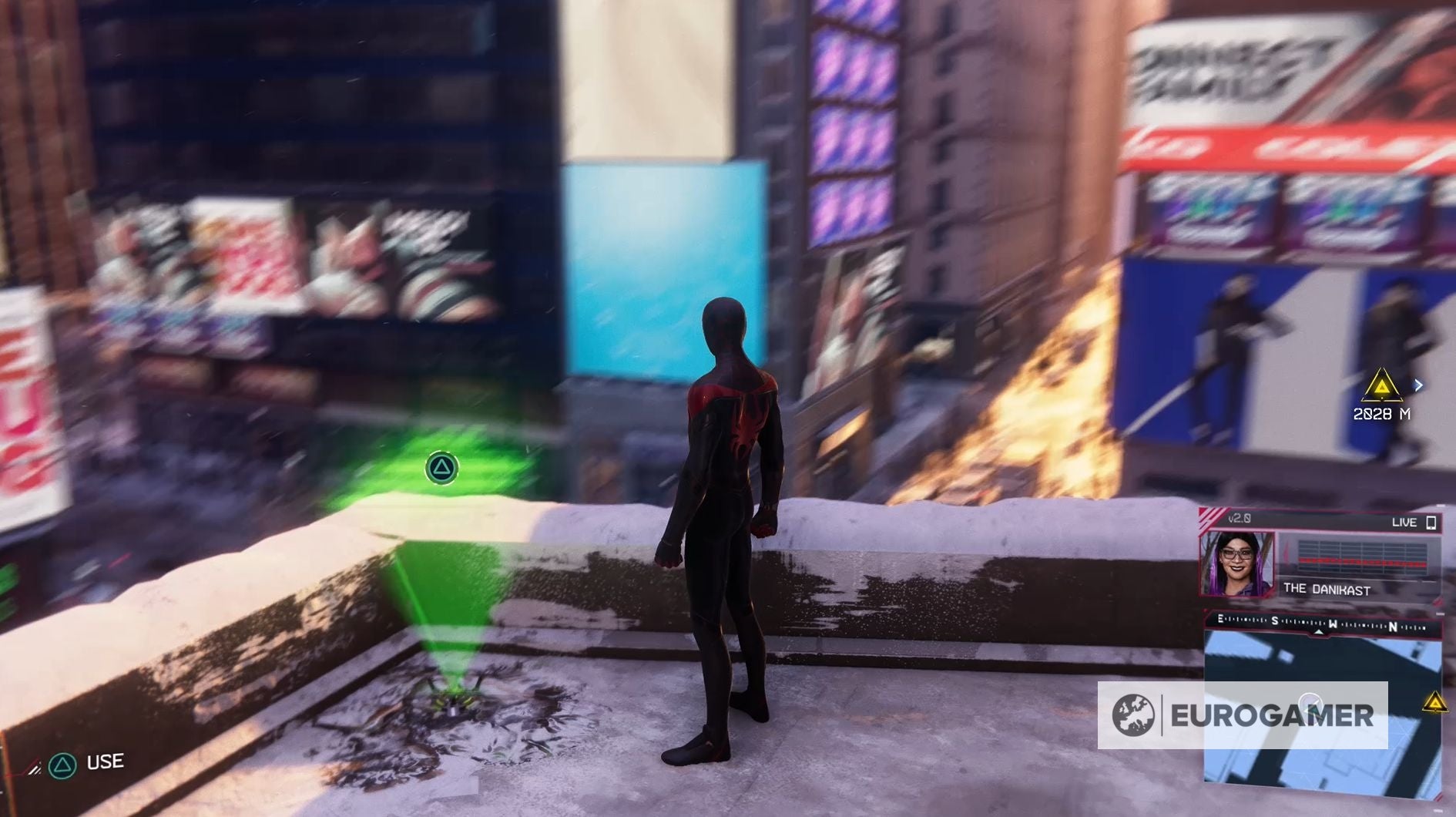Viewport: 1456px width, 817px height.
Task: Expand the minimap panel
Action: click(x=1325, y=717)
